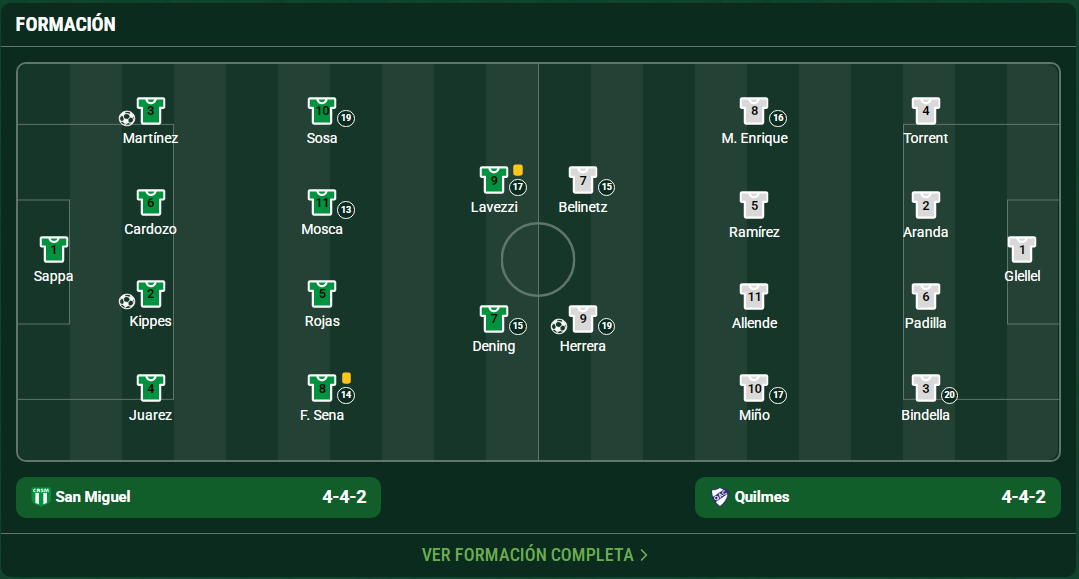Select Martínez on the pitch
1079x579 pixels.
tap(150, 111)
